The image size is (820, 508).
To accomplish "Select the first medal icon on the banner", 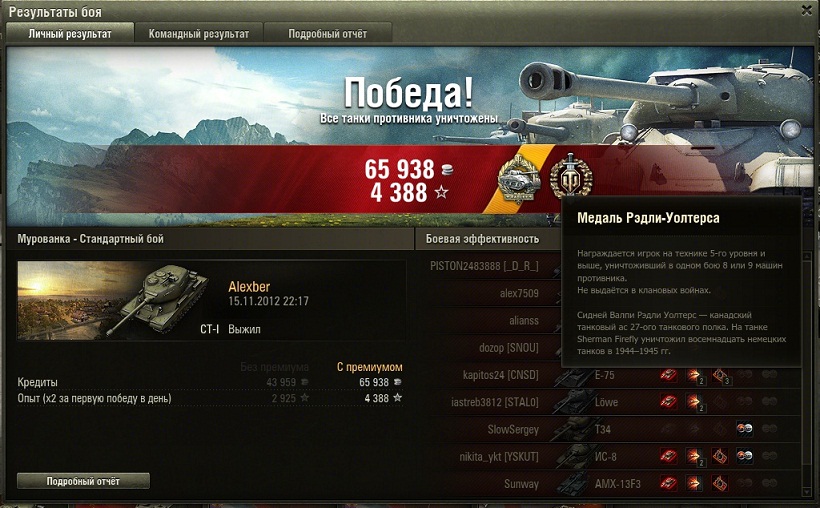I will pos(519,178).
